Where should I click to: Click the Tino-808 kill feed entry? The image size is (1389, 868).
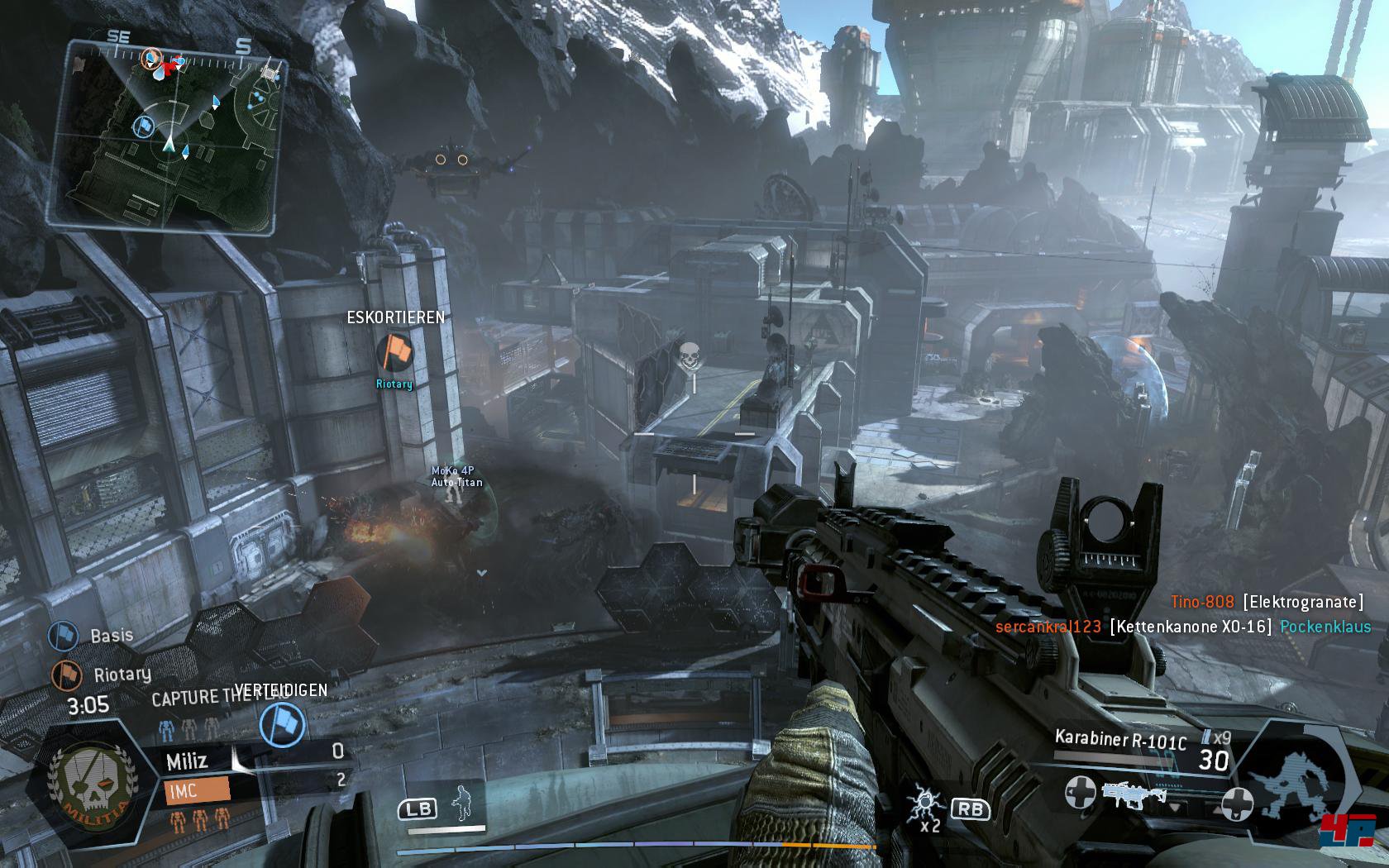tap(1267, 603)
